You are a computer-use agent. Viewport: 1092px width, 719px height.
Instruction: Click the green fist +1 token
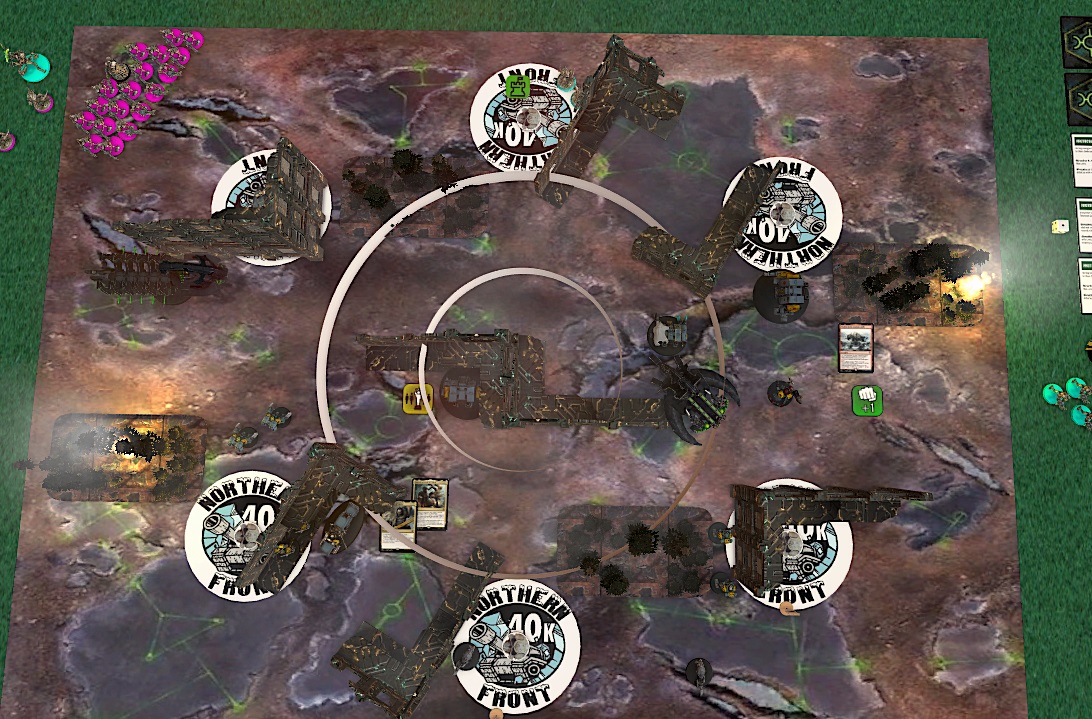866,401
